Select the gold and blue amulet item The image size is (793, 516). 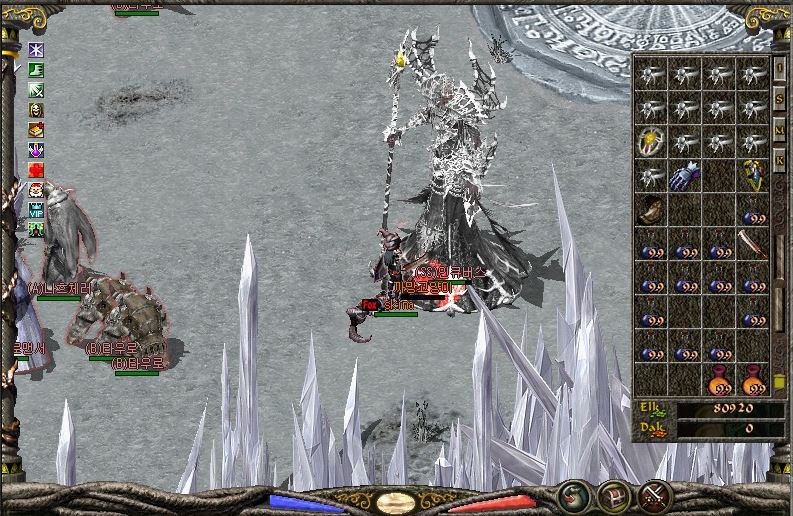753,177
